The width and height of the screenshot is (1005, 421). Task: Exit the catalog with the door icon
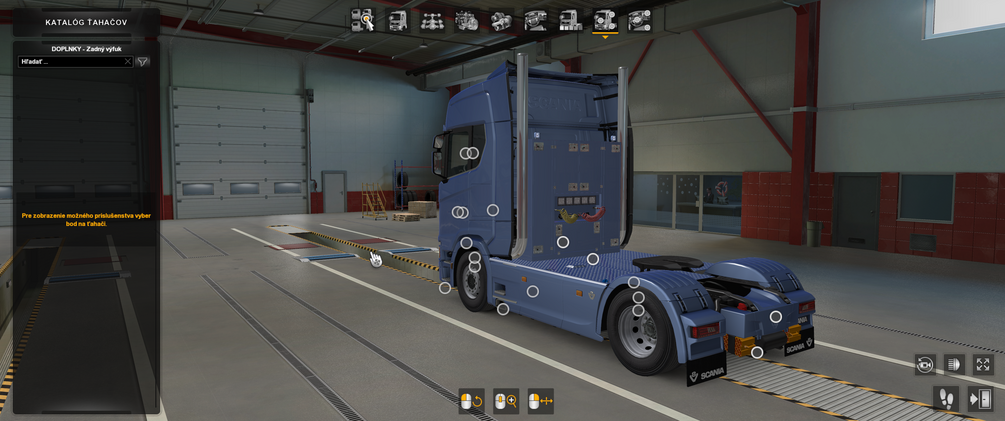pos(980,399)
